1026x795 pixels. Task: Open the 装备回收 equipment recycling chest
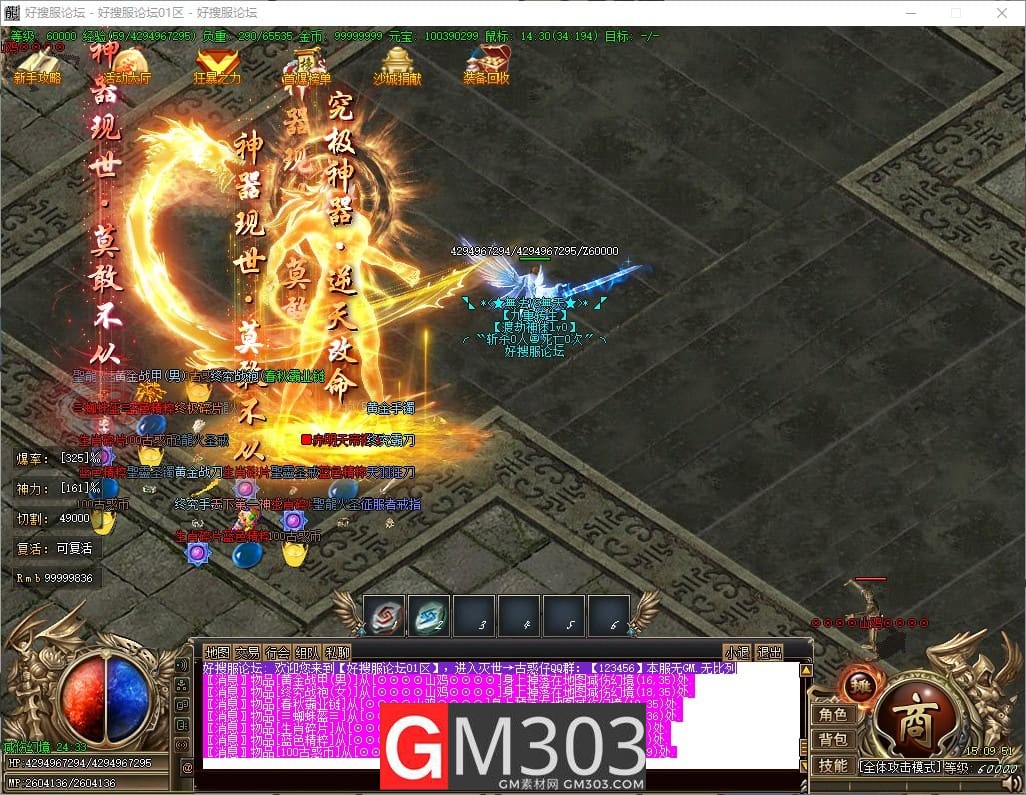[x=487, y=65]
